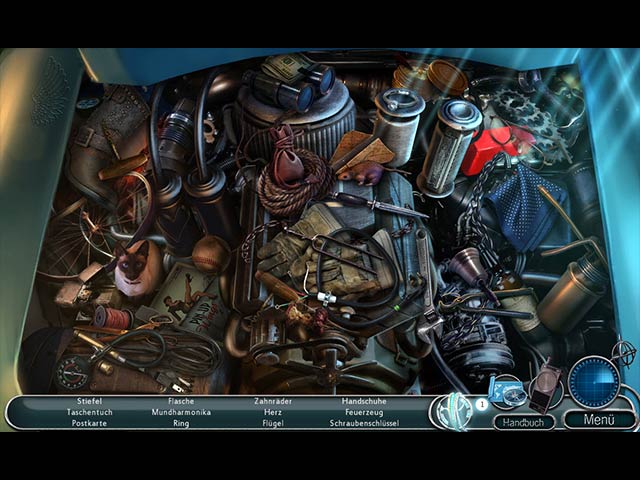The width and height of the screenshot is (640, 480).
Task: Select 'Ring' in the item list
Action: 181,423
